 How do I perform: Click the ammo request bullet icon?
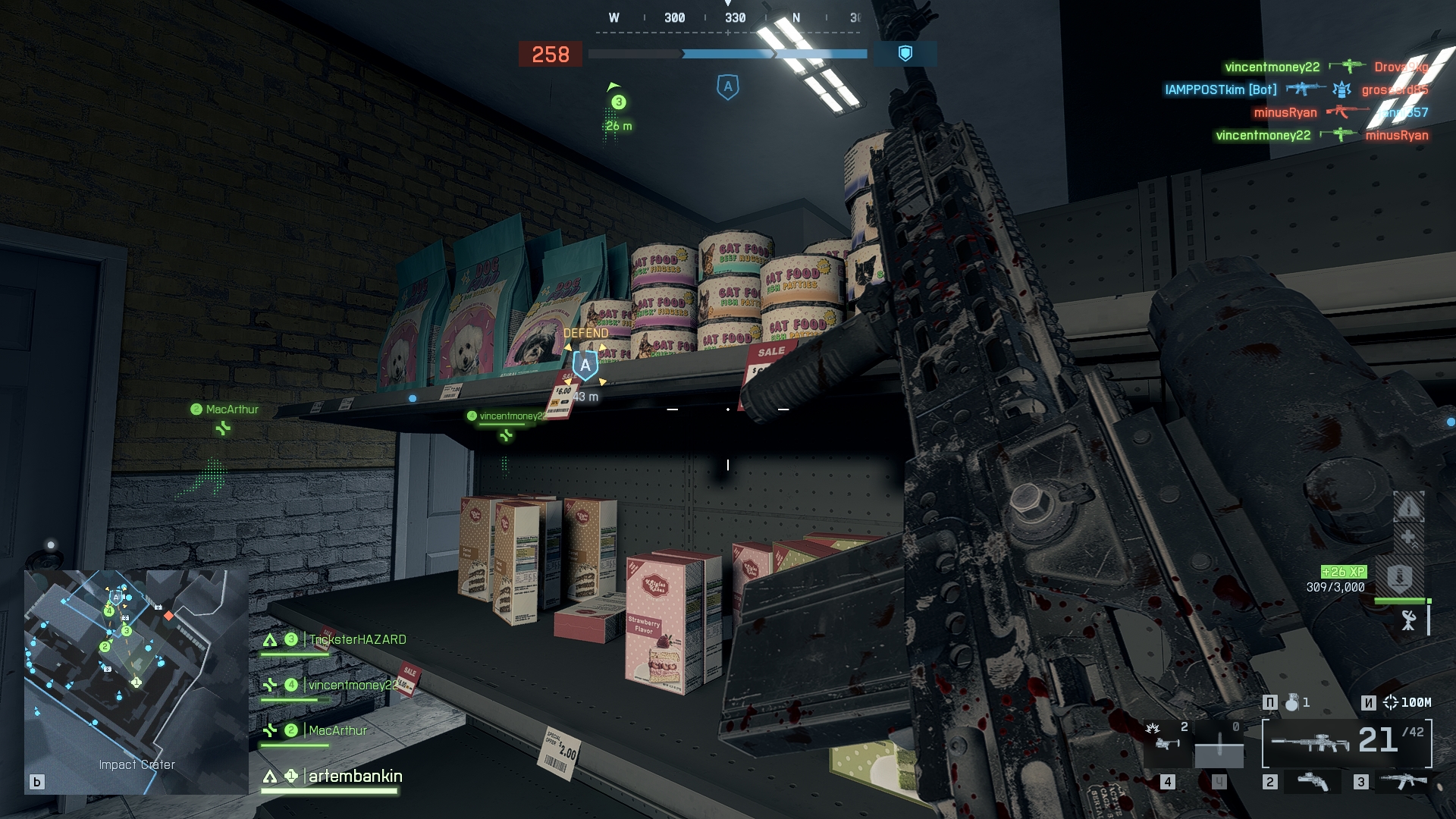pos(1408,507)
